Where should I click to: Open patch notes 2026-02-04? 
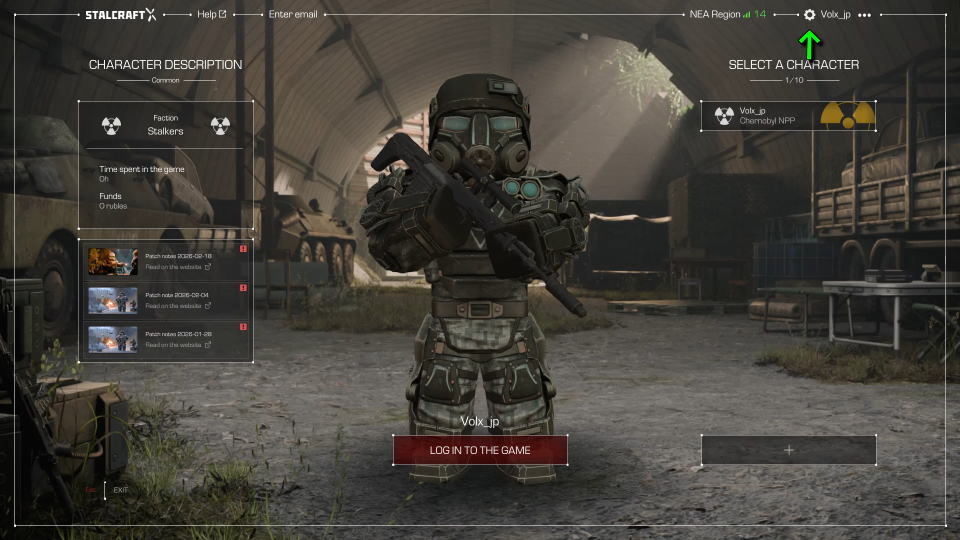[166, 300]
